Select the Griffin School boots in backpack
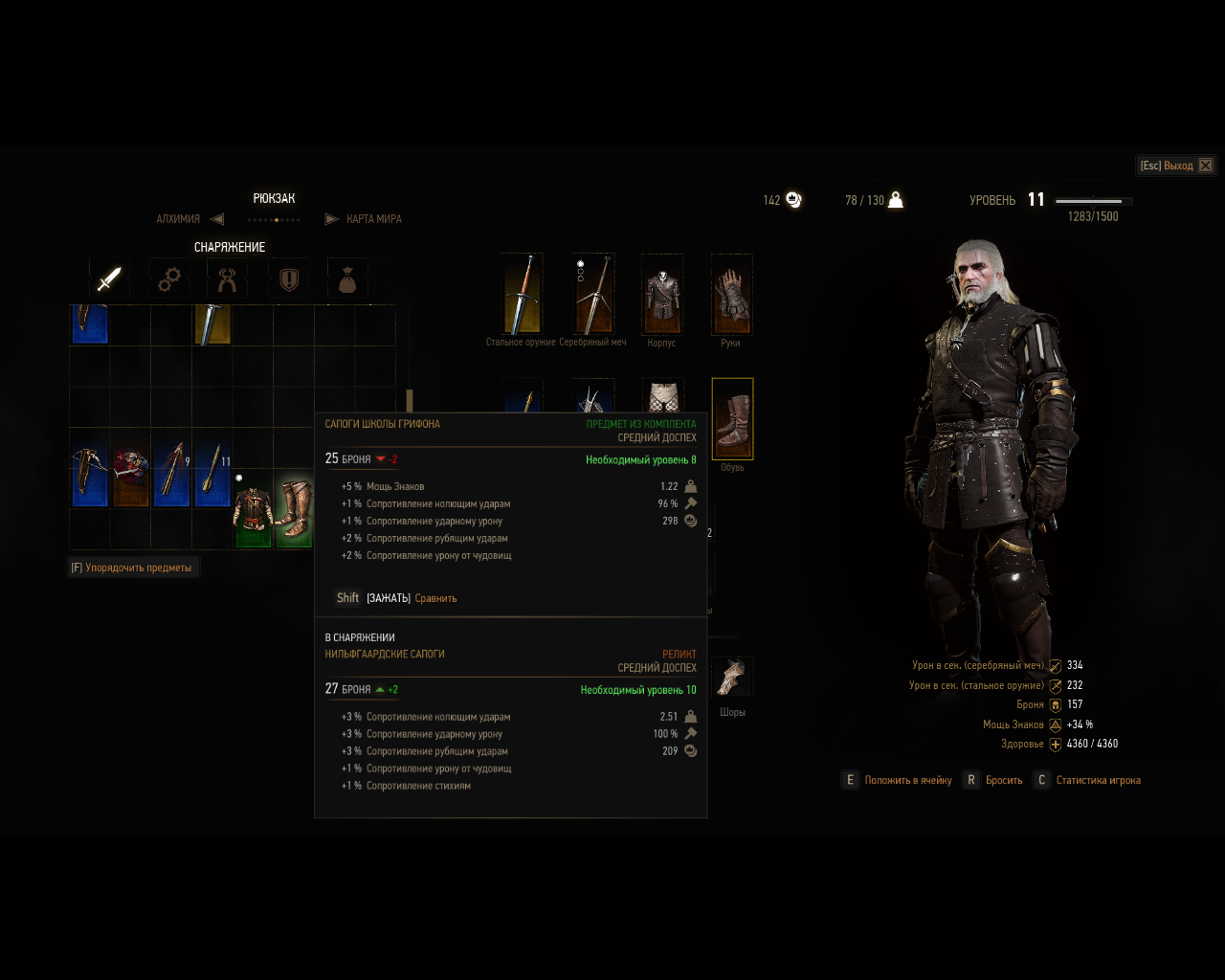Viewport: 1225px width, 980px height. [x=294, y=509]
